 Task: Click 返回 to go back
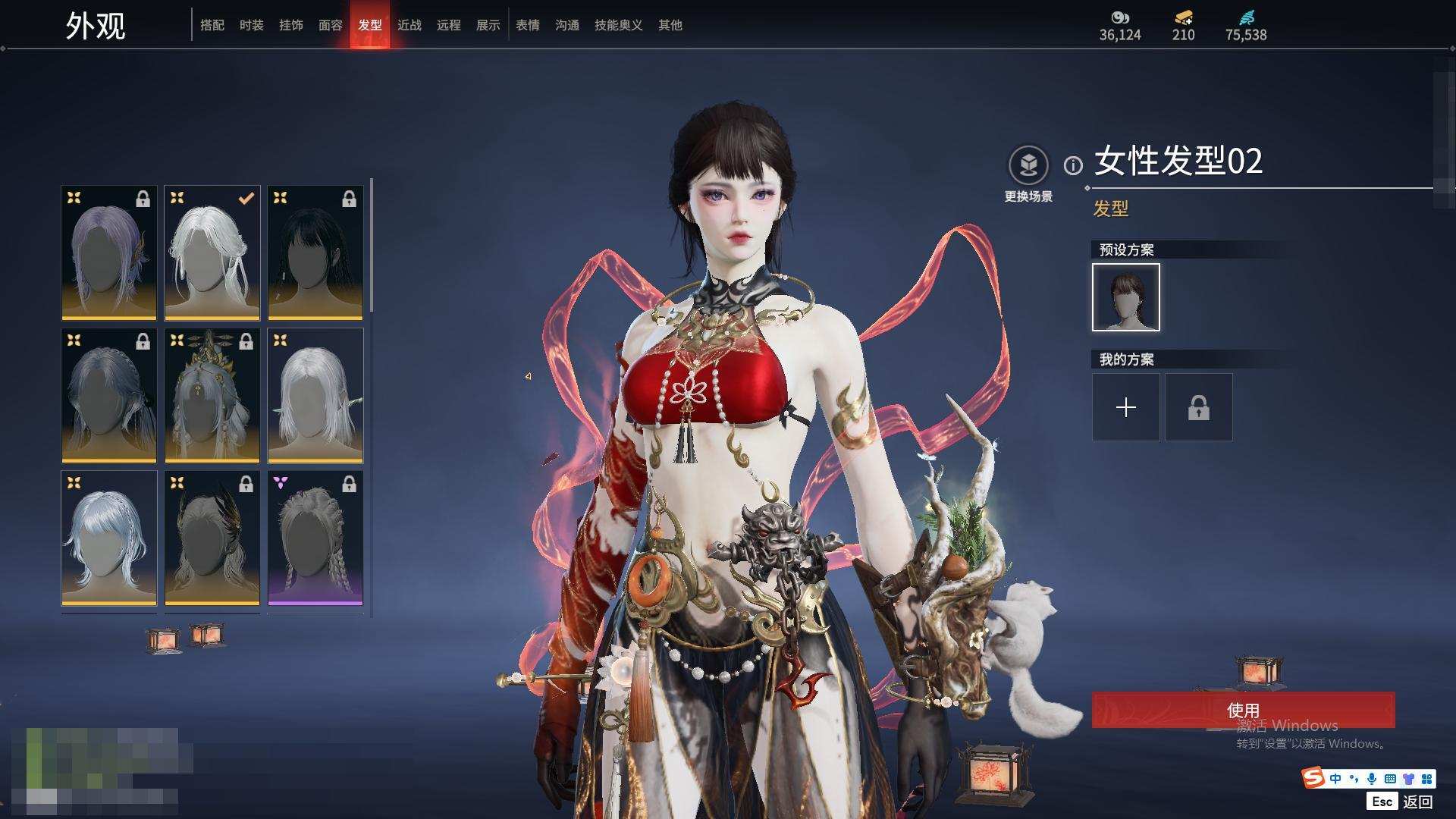click(x=1417, y=802)
